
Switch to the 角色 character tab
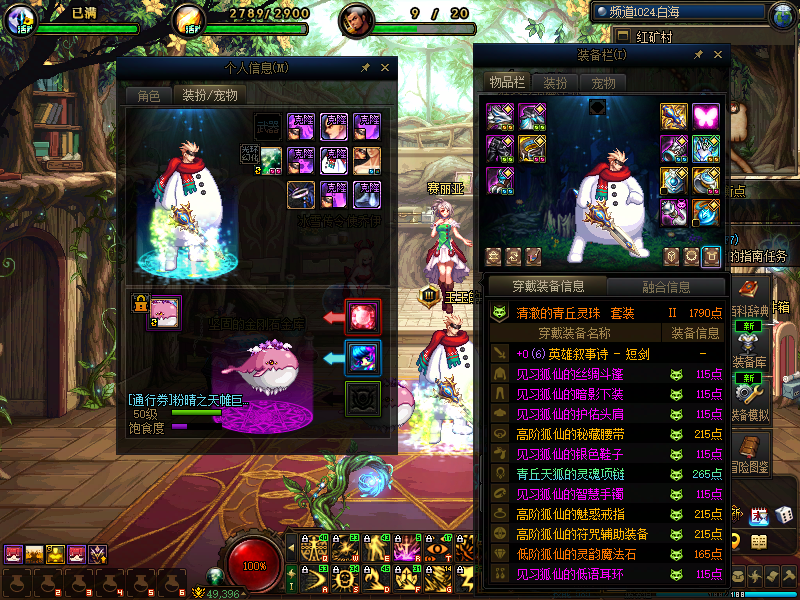148,96
